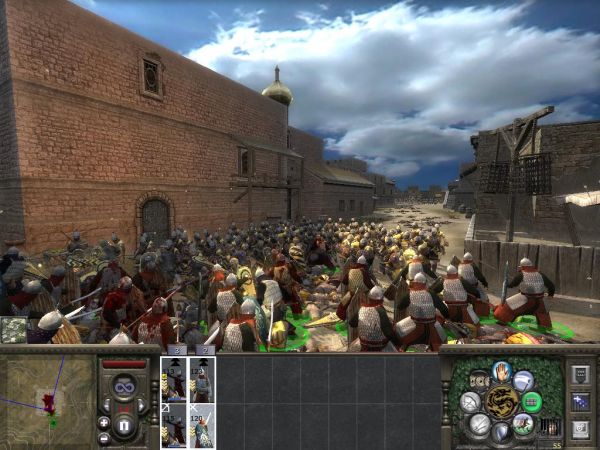Toggle the green formation button

[532, 402]
